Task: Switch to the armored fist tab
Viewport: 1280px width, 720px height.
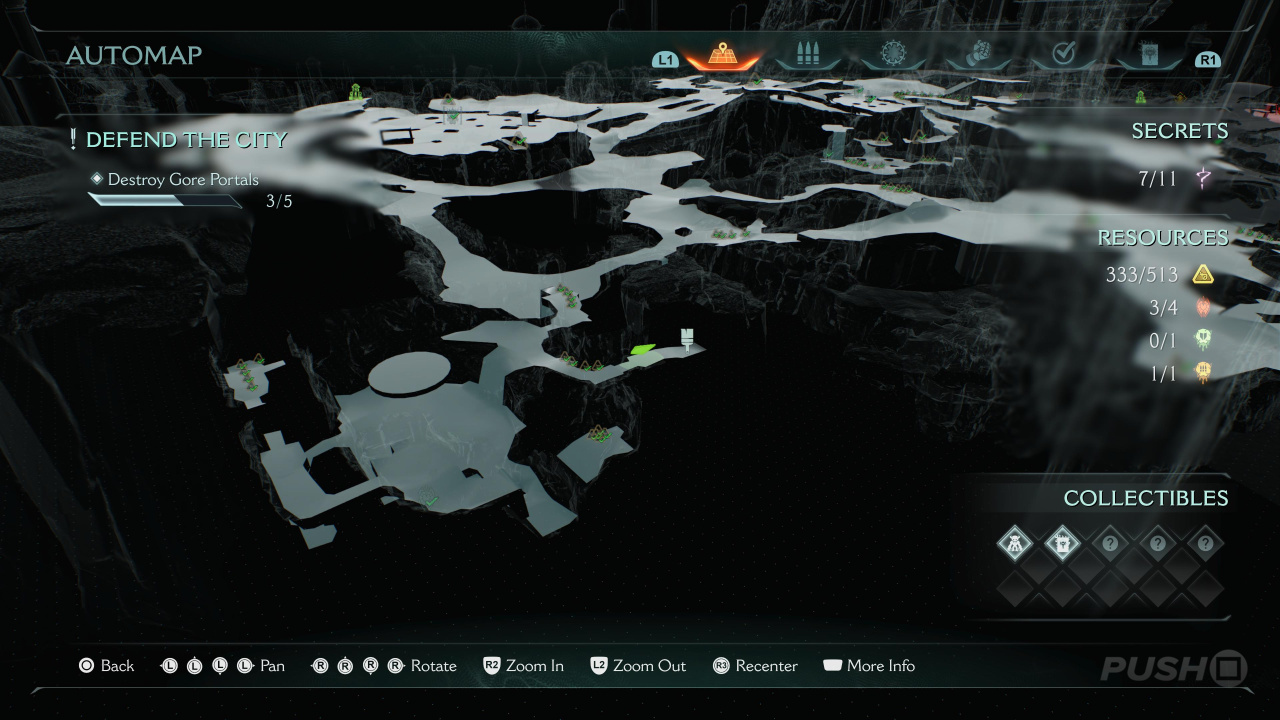Action: 978,55
